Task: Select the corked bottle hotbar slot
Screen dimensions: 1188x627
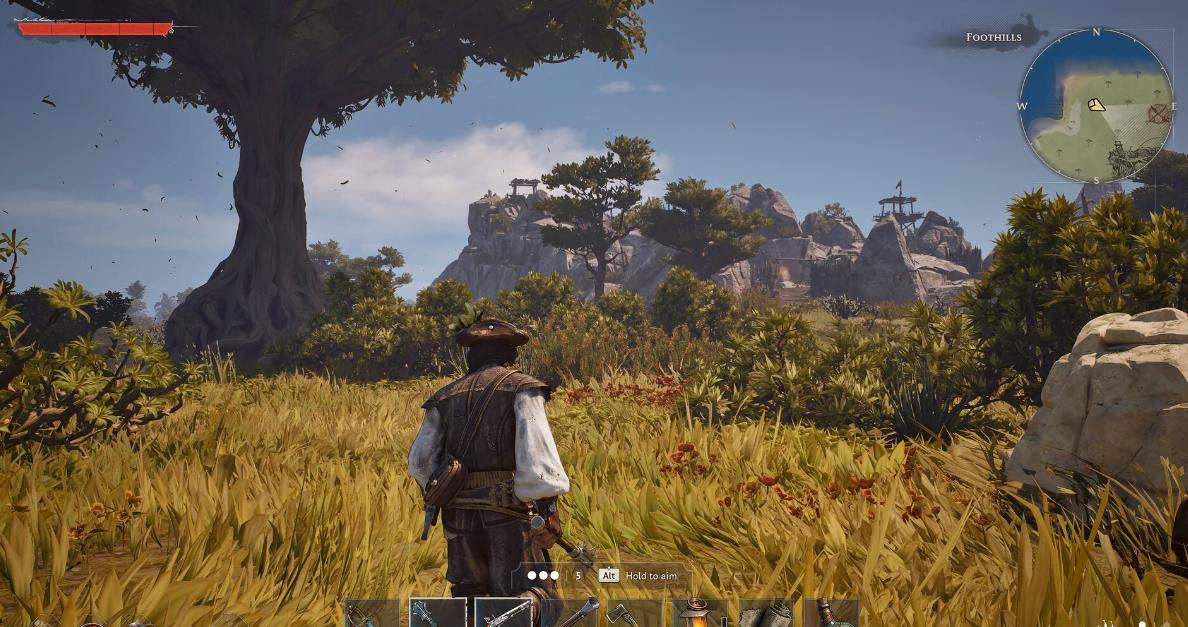Action: (x=830, y=613)
